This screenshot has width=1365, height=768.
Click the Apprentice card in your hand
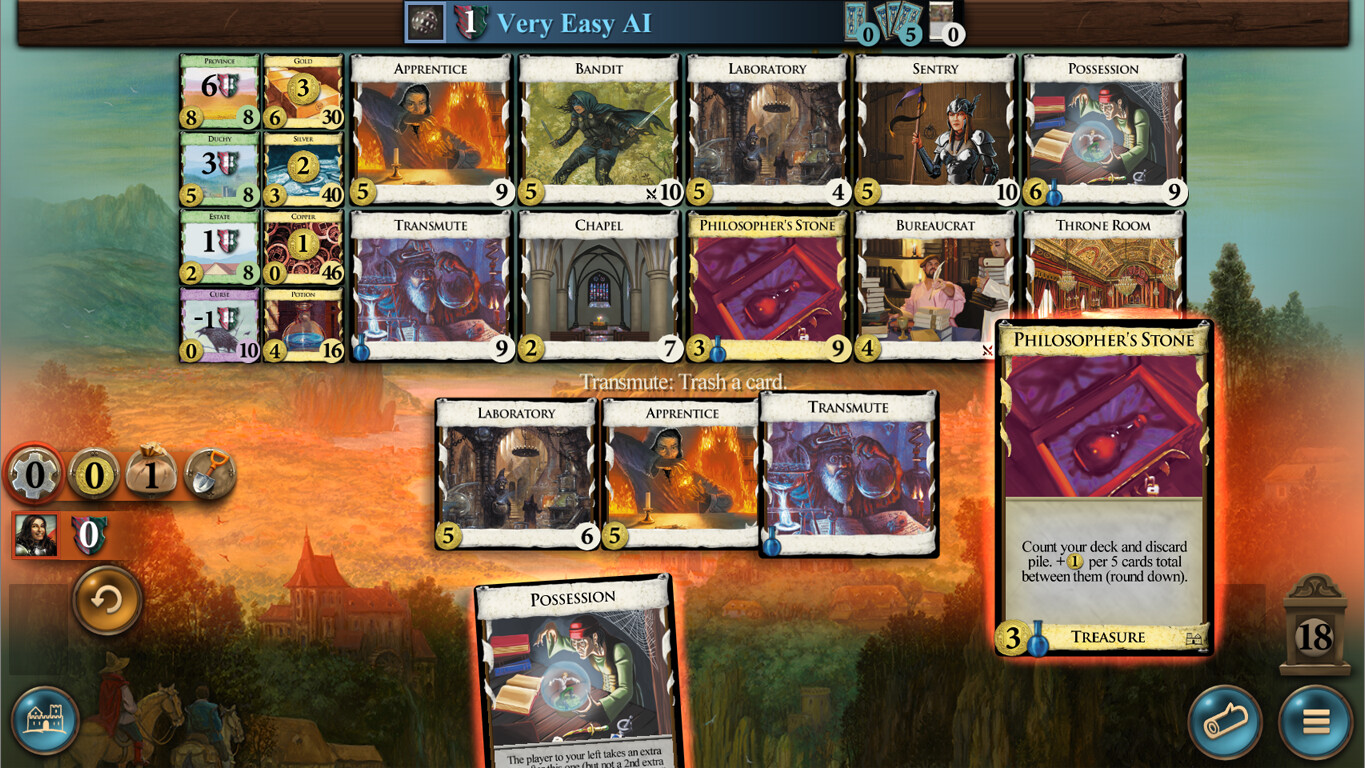[x=679, y=470]
